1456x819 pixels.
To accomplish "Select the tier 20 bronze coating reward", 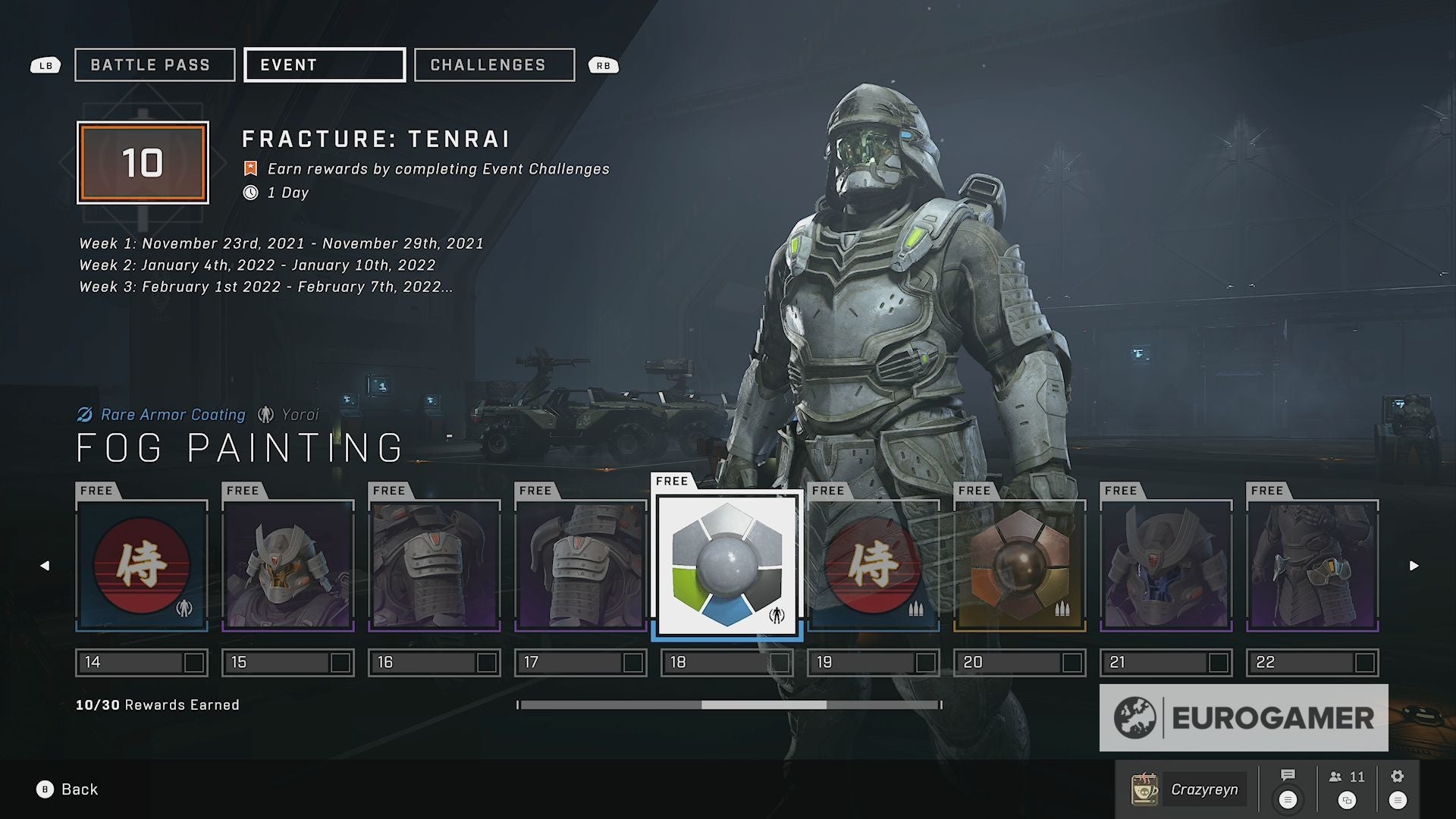I will click(x=1020, y=565).
